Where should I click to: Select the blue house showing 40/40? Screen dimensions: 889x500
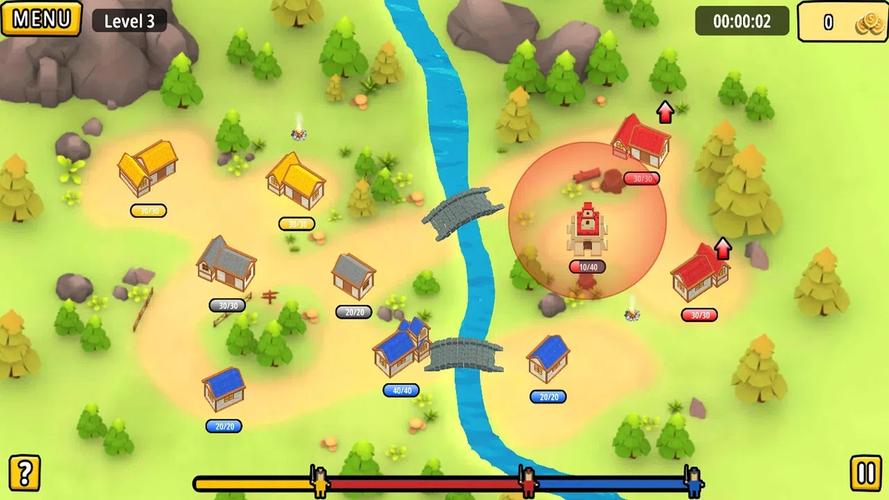[x=400, y=349]
